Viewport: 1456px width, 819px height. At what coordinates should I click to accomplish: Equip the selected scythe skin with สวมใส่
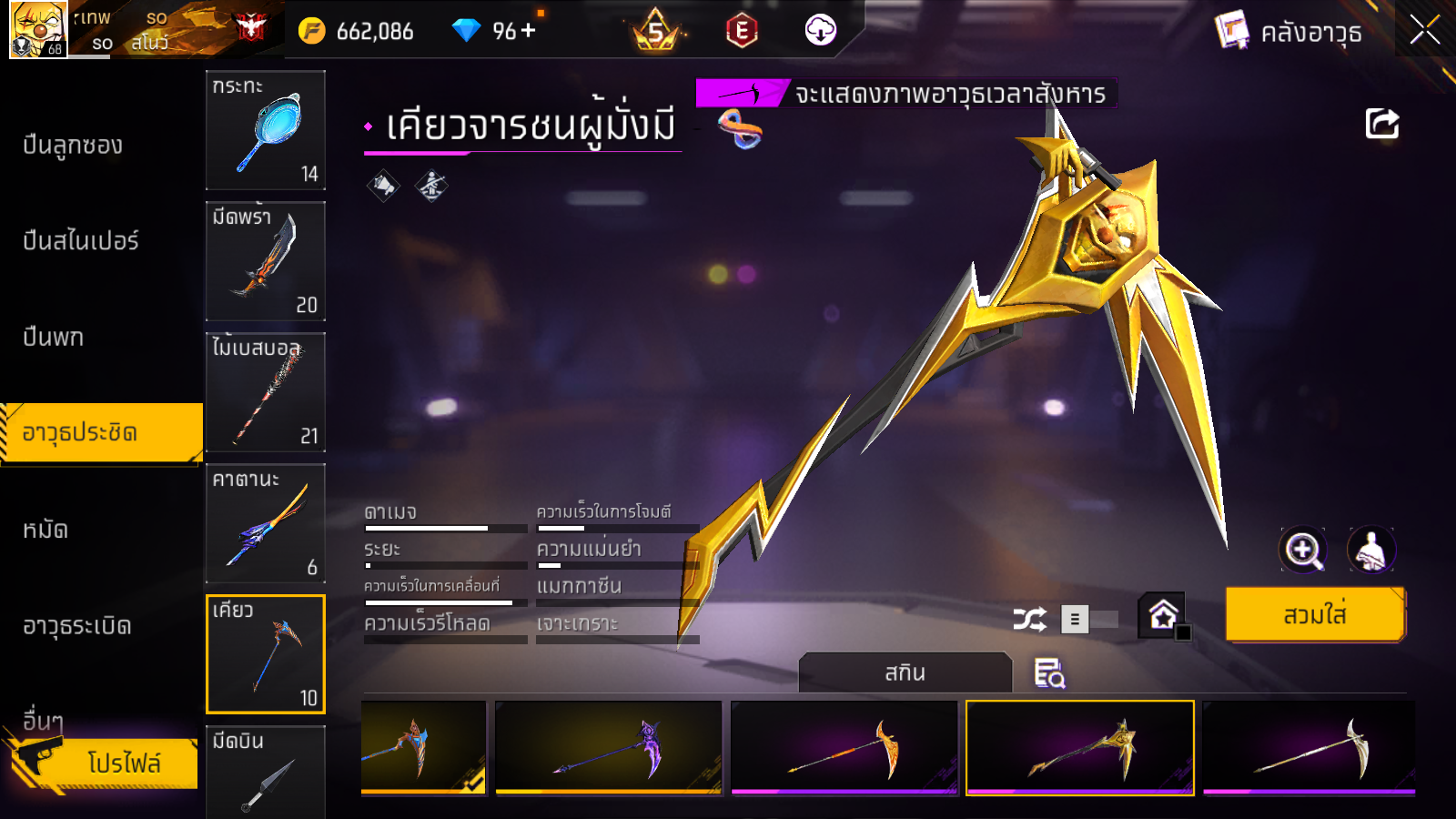[1315, 615]
